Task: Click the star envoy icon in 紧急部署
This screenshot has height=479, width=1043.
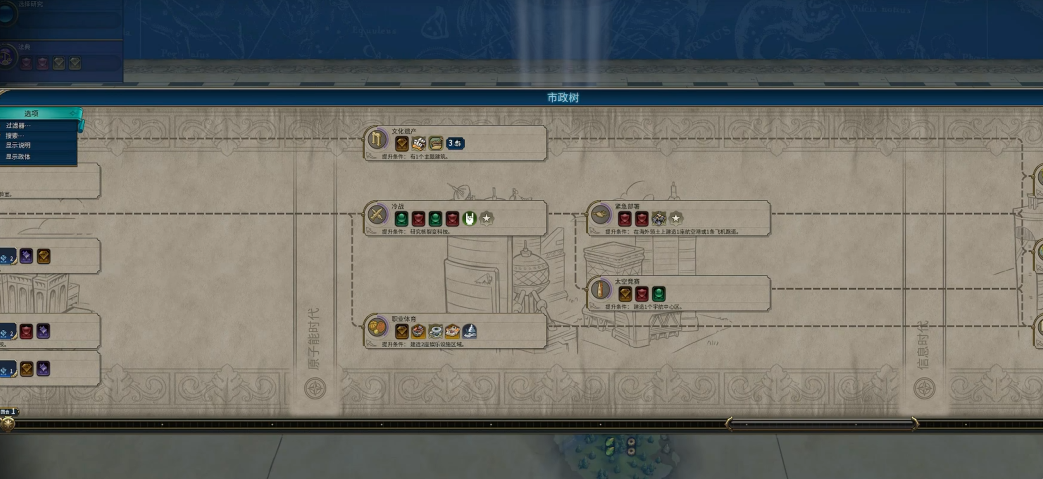Action: click(676, 218)
